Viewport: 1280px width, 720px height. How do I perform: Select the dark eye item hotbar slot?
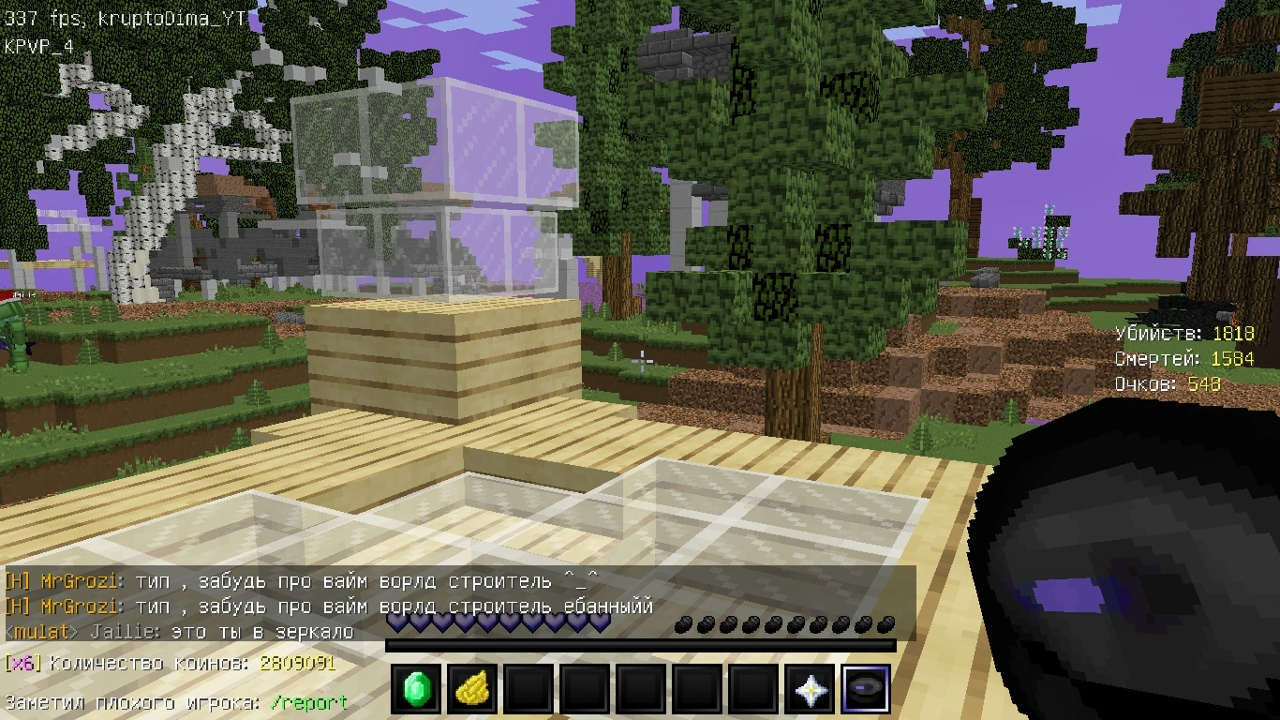coord(865,690)
